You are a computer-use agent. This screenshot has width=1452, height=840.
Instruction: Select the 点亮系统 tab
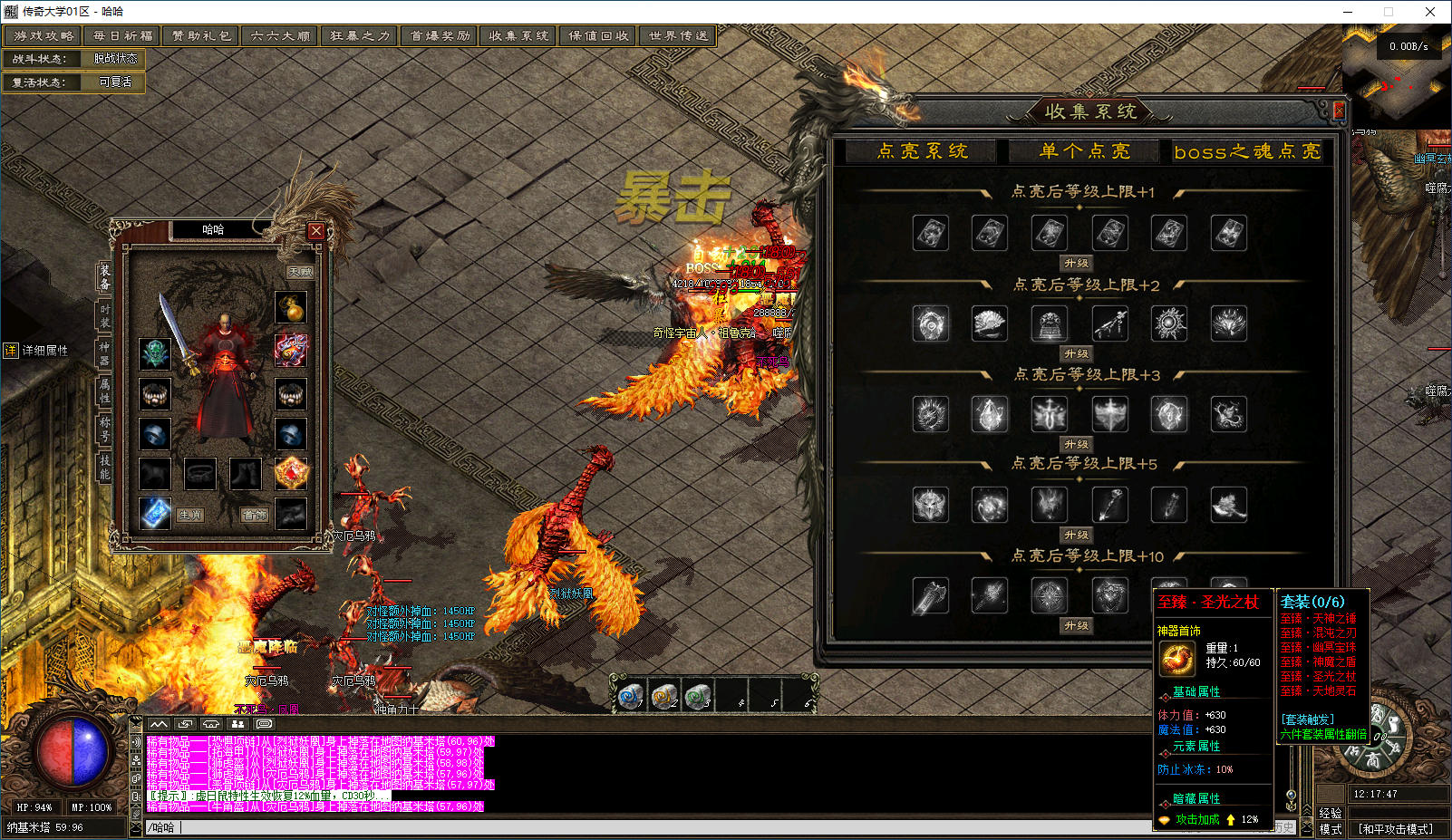pyautogui.click(x=922, y=151)
